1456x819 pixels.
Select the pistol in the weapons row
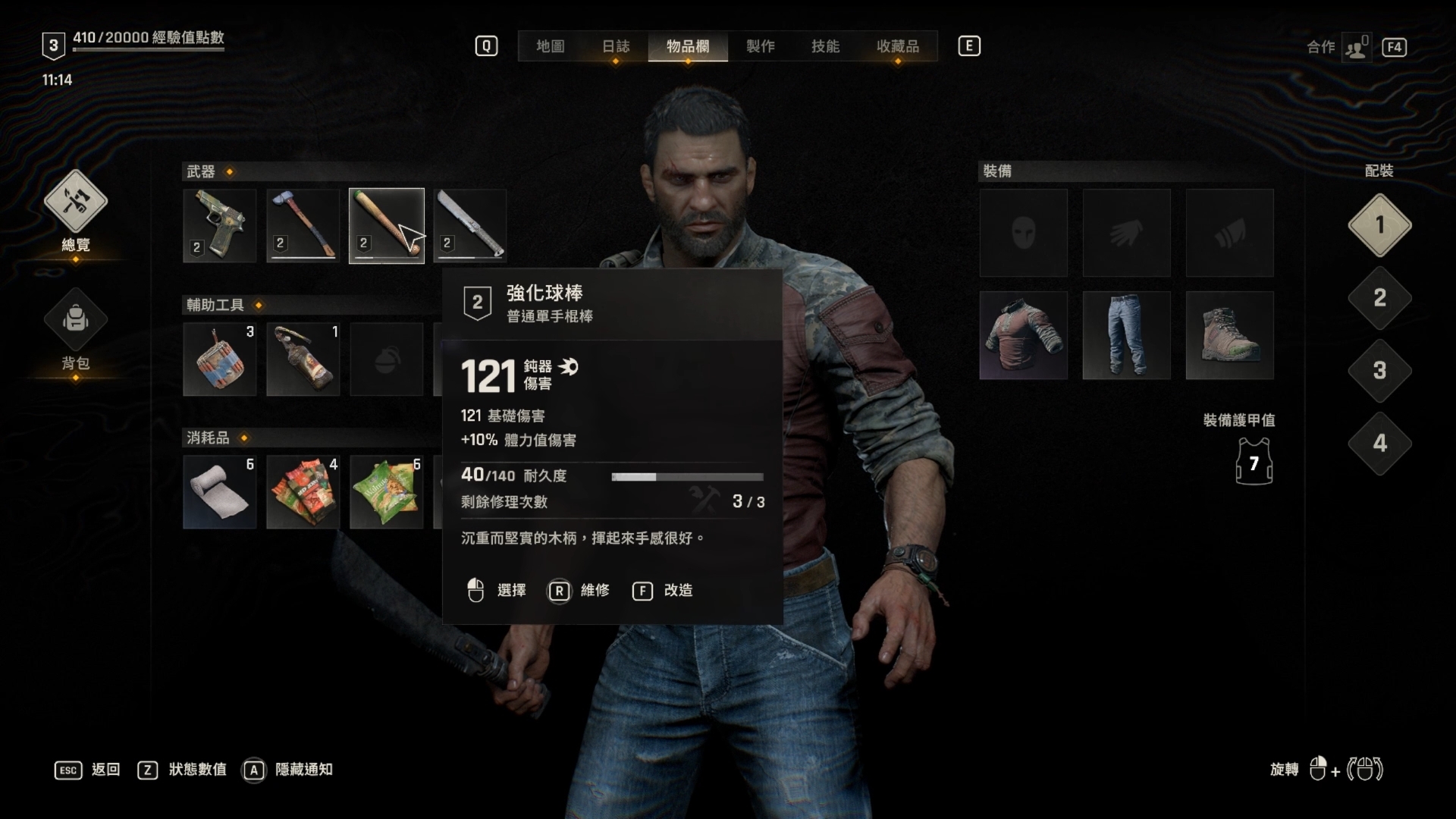[219, 225]
